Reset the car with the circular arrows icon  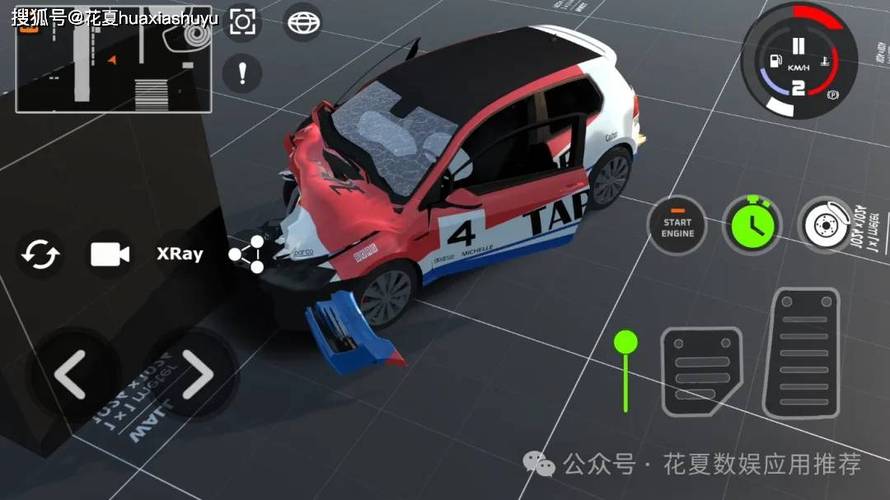click(42, 254)
